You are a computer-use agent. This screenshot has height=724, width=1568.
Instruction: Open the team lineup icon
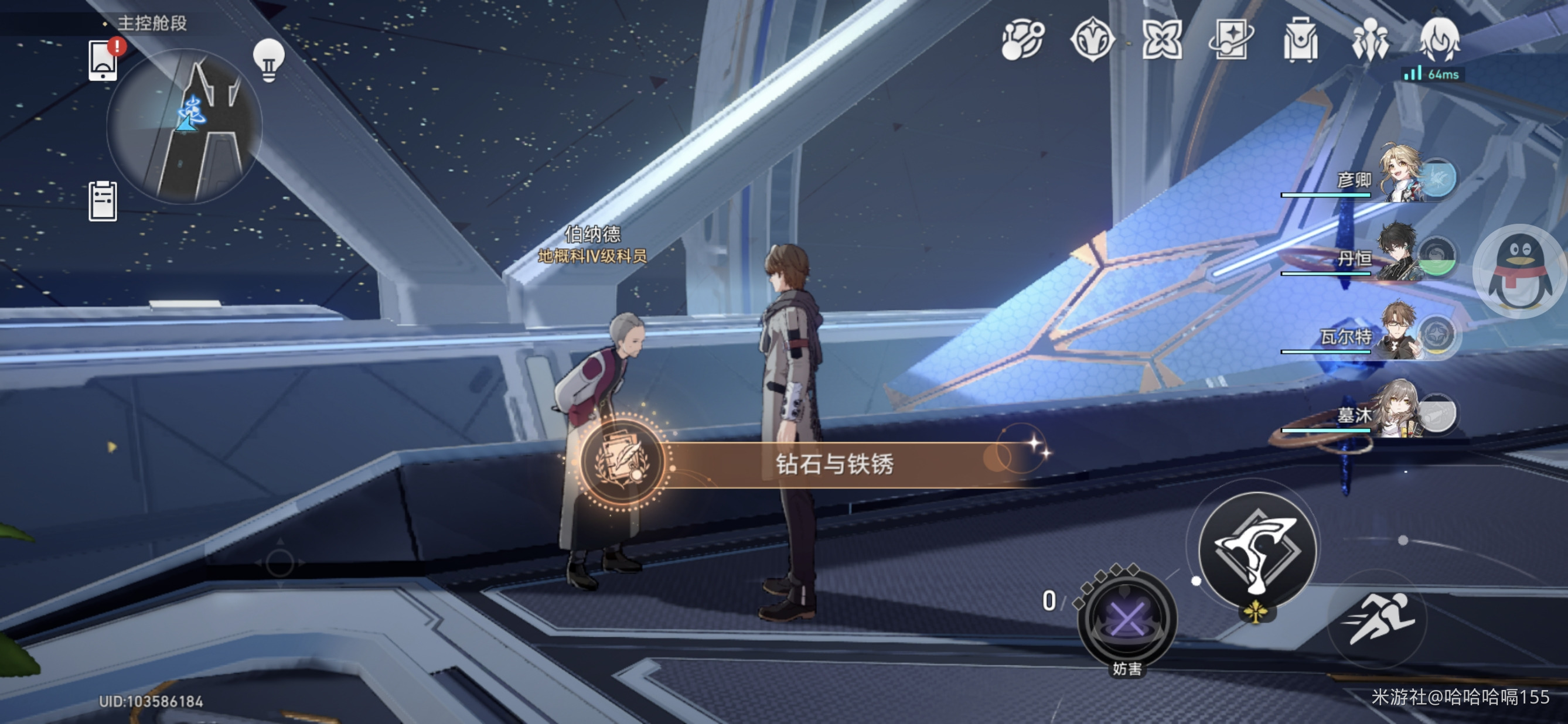click(x=1369, y=41)
